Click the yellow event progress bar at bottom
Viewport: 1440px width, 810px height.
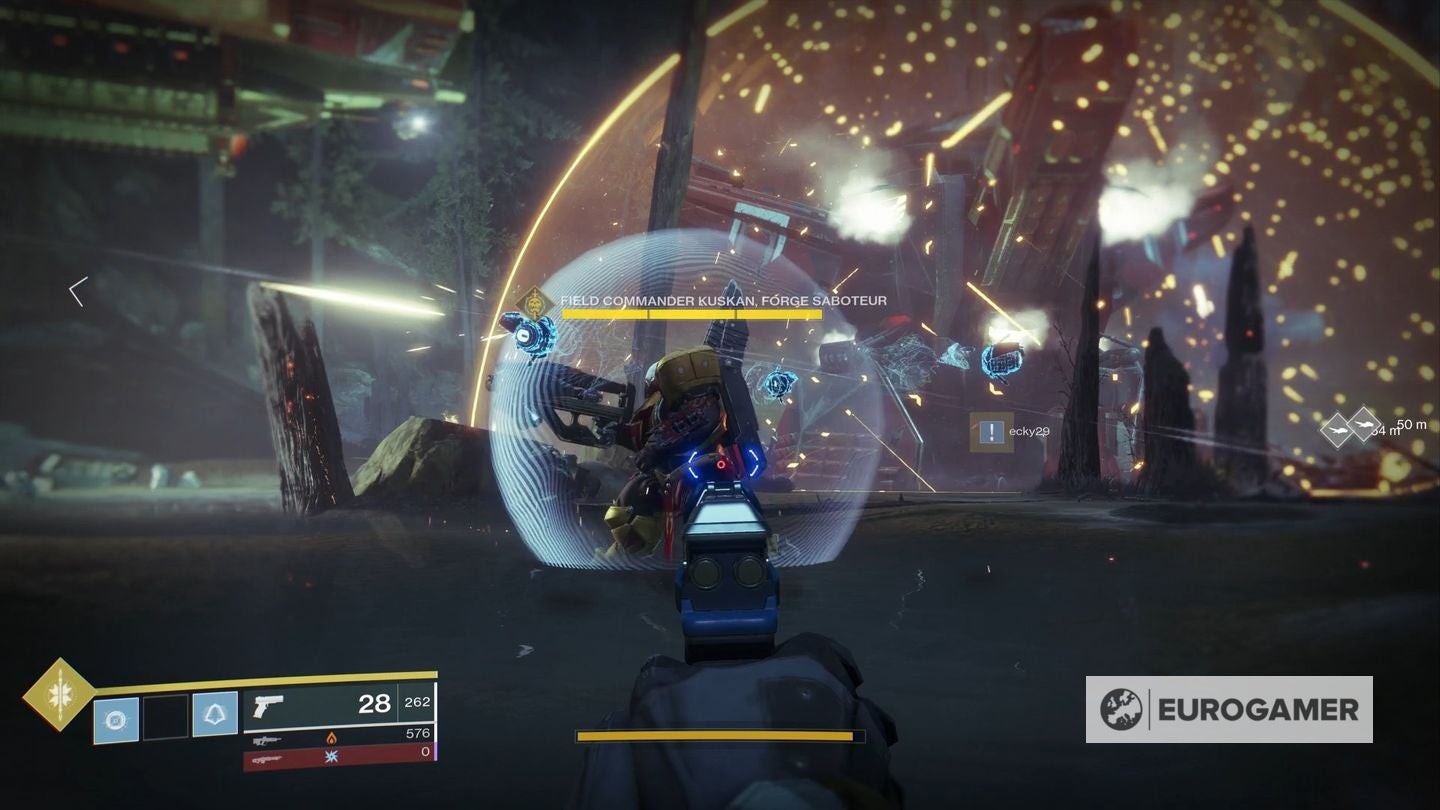click(720, 736)
